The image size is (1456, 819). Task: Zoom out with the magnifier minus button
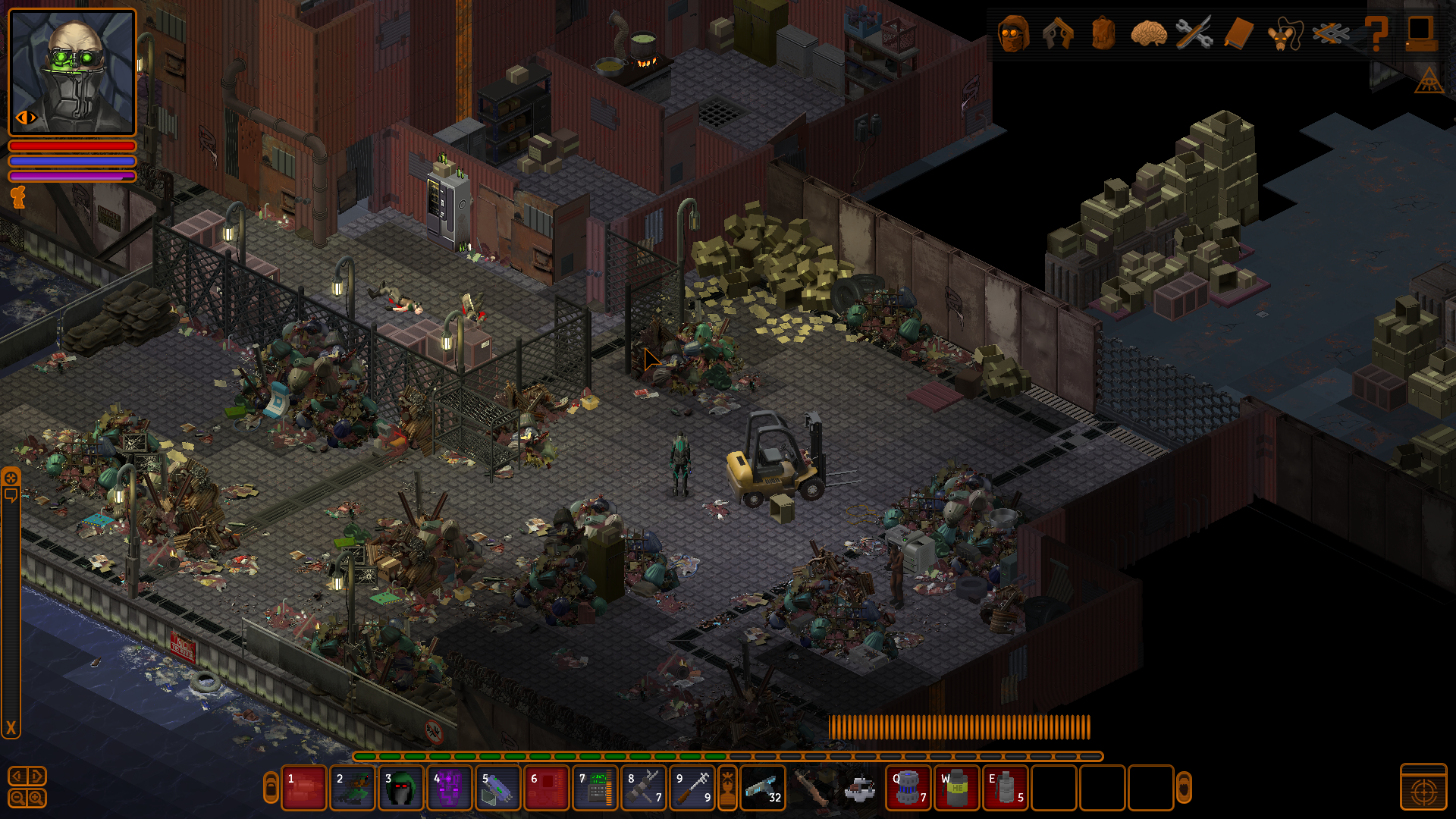click(x=17, y=798)
